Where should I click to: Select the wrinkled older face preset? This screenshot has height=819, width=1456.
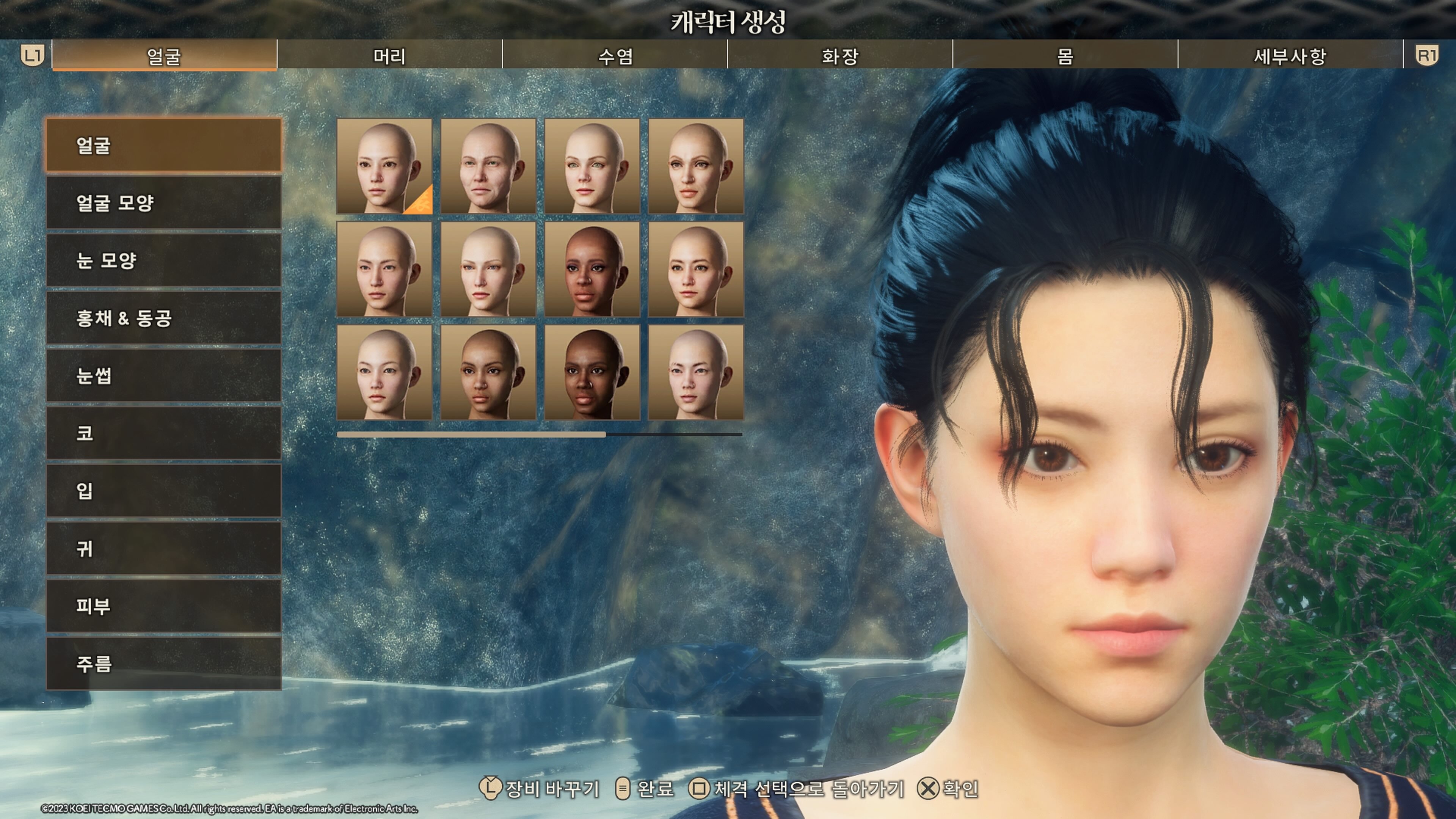point(488,166)
